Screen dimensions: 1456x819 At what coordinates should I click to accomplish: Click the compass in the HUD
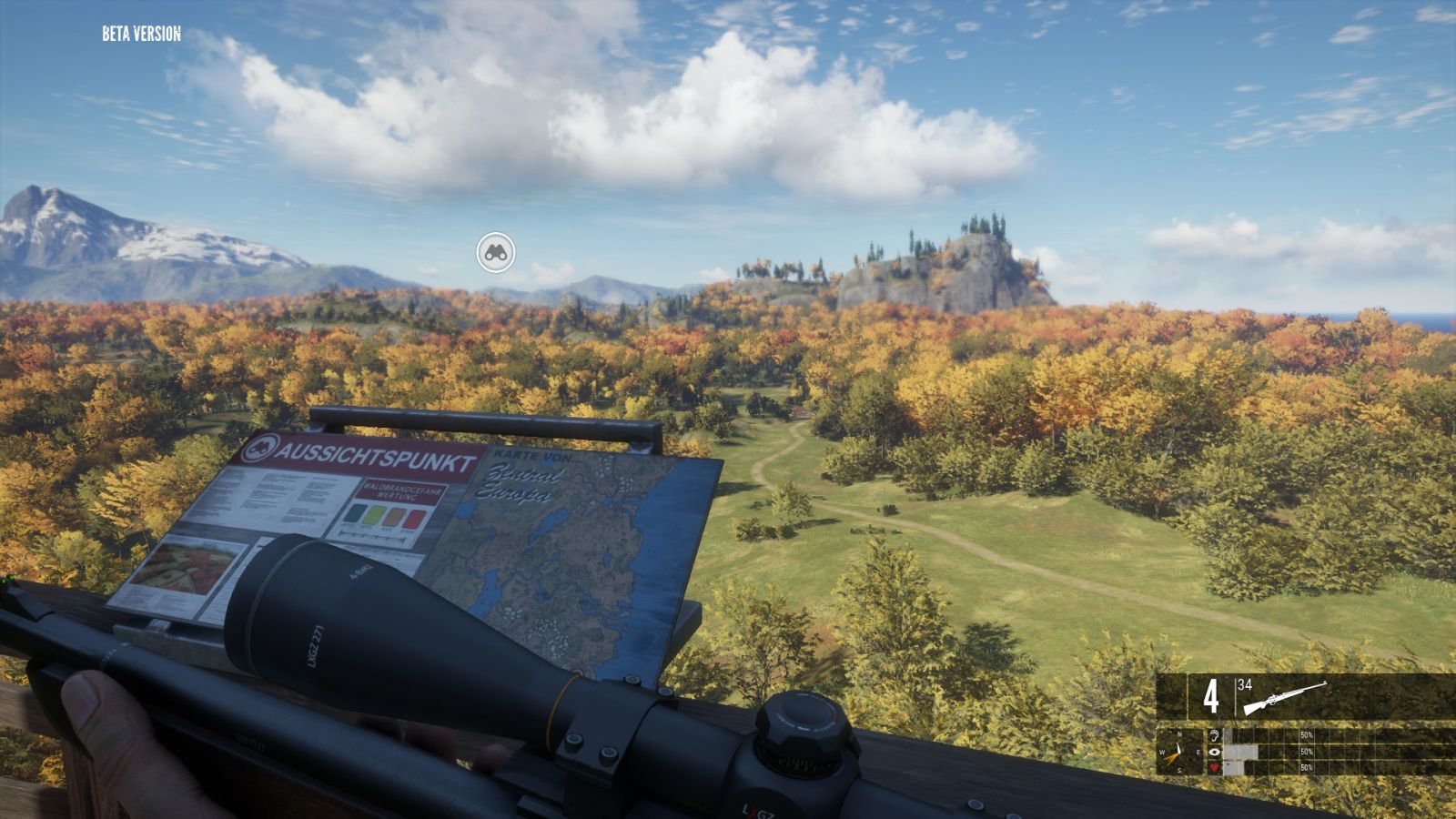1180,752
